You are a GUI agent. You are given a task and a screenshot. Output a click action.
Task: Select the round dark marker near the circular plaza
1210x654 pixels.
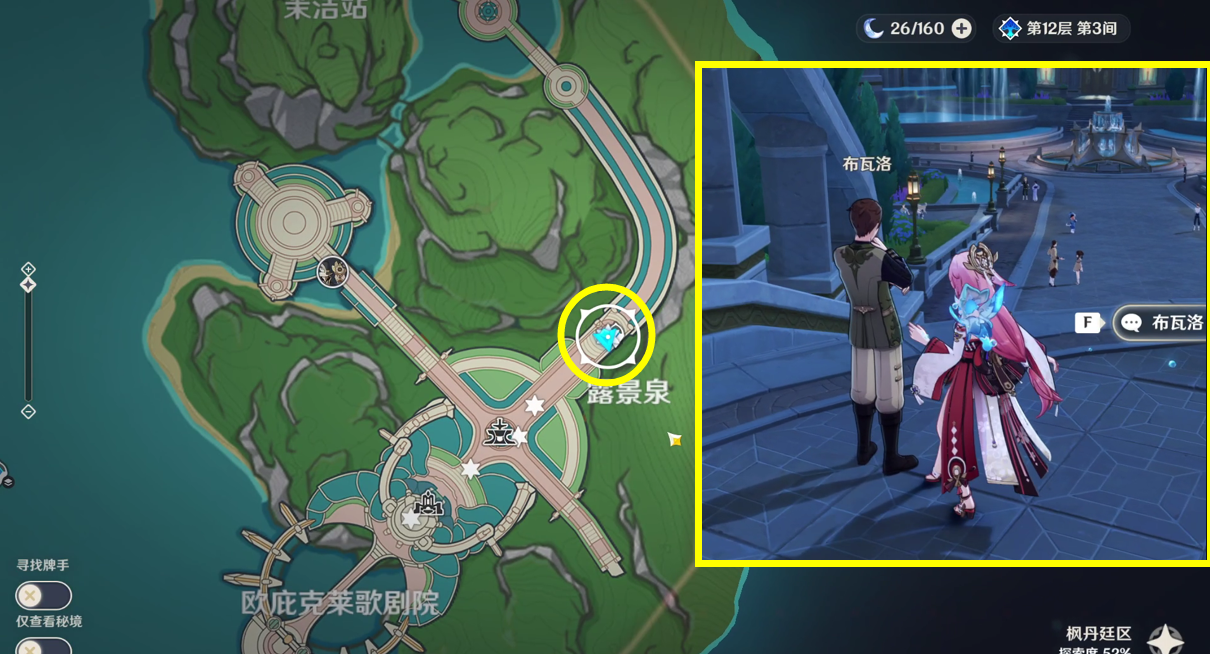click(331, 271)
